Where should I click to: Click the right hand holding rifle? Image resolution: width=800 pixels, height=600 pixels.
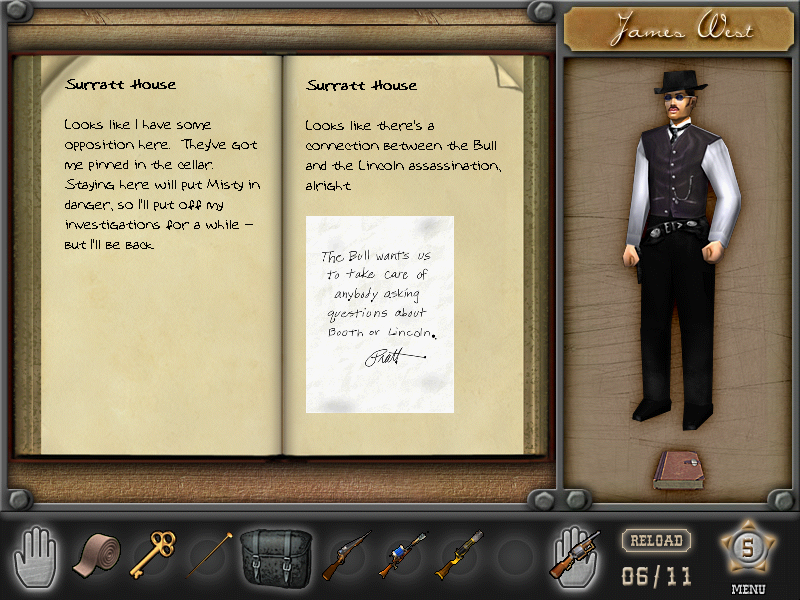[575, 555]
